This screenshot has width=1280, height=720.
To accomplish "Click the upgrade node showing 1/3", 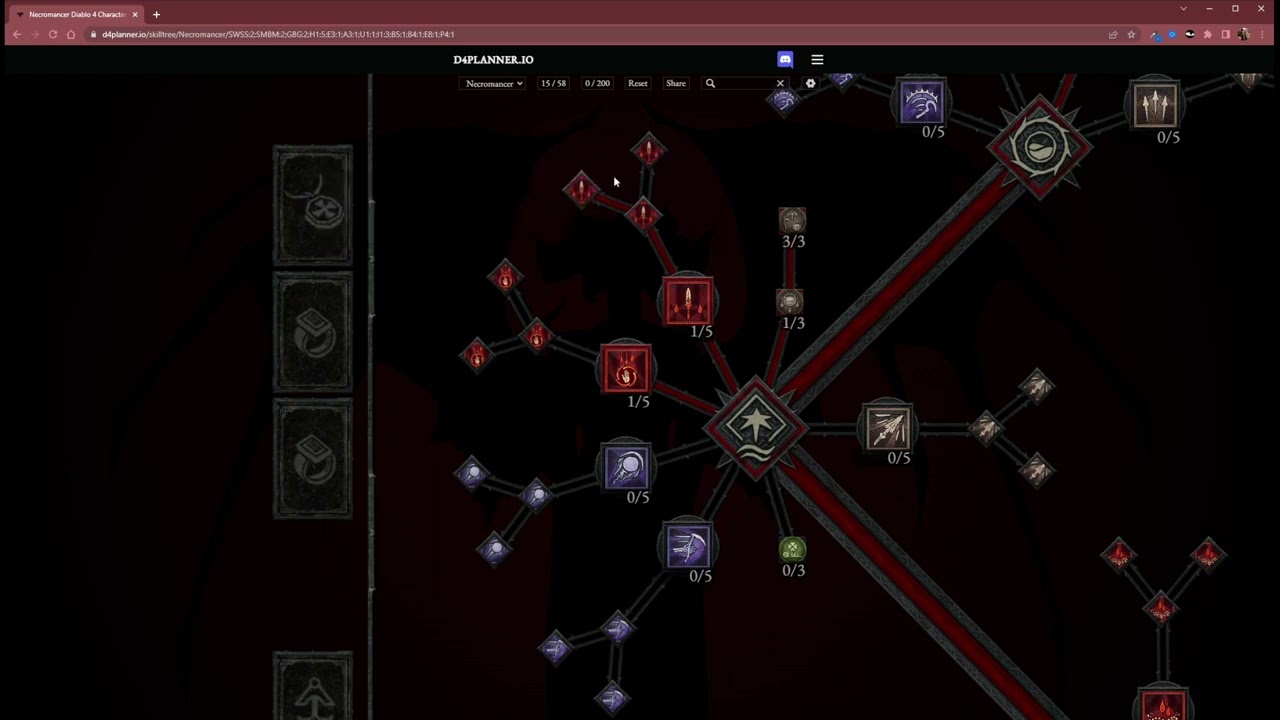I will [790, 302].
